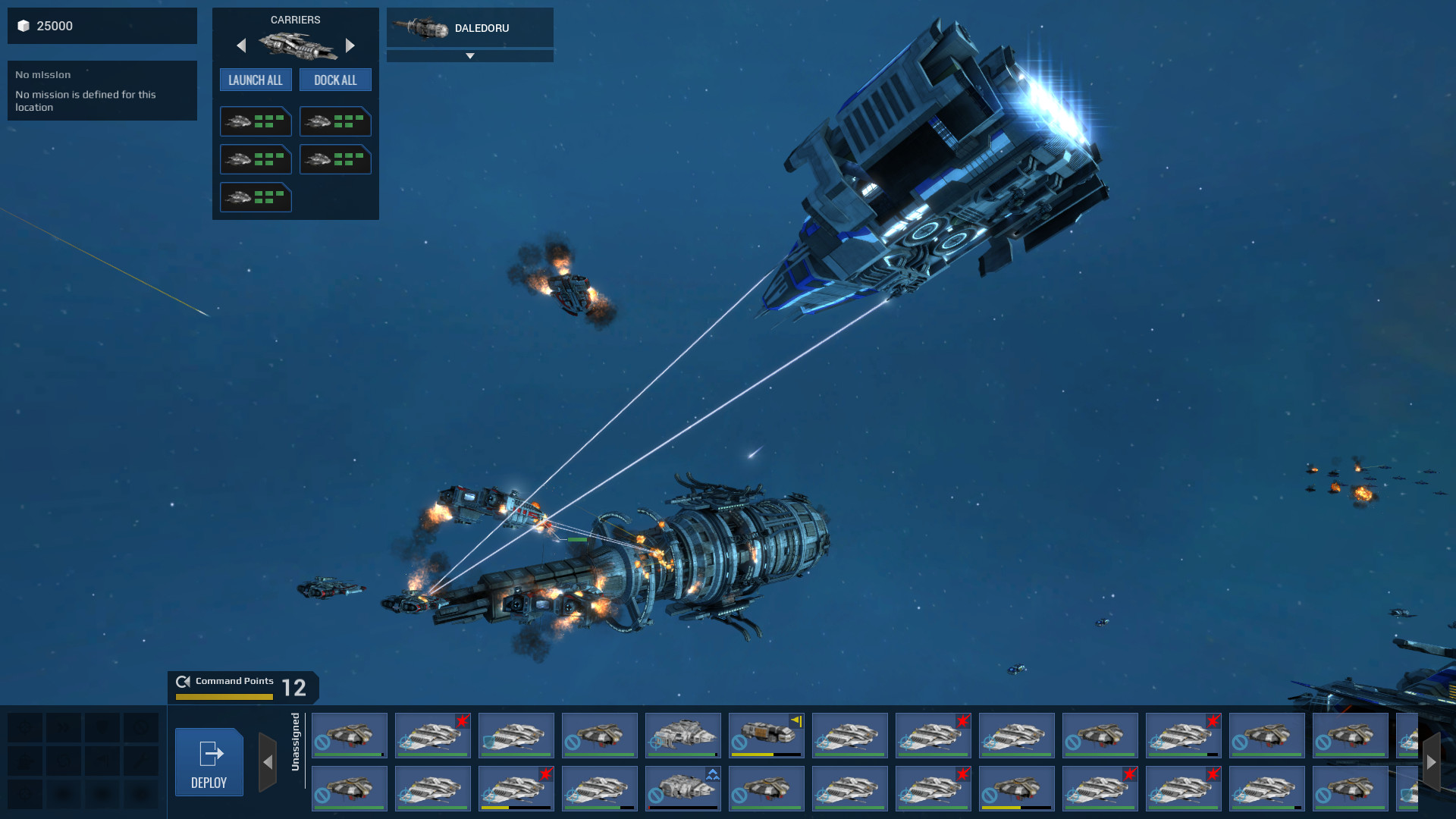The image size is (1456, 819).
Task: Toggle the shield marker on the third ship card
Action: coord(488,742)
